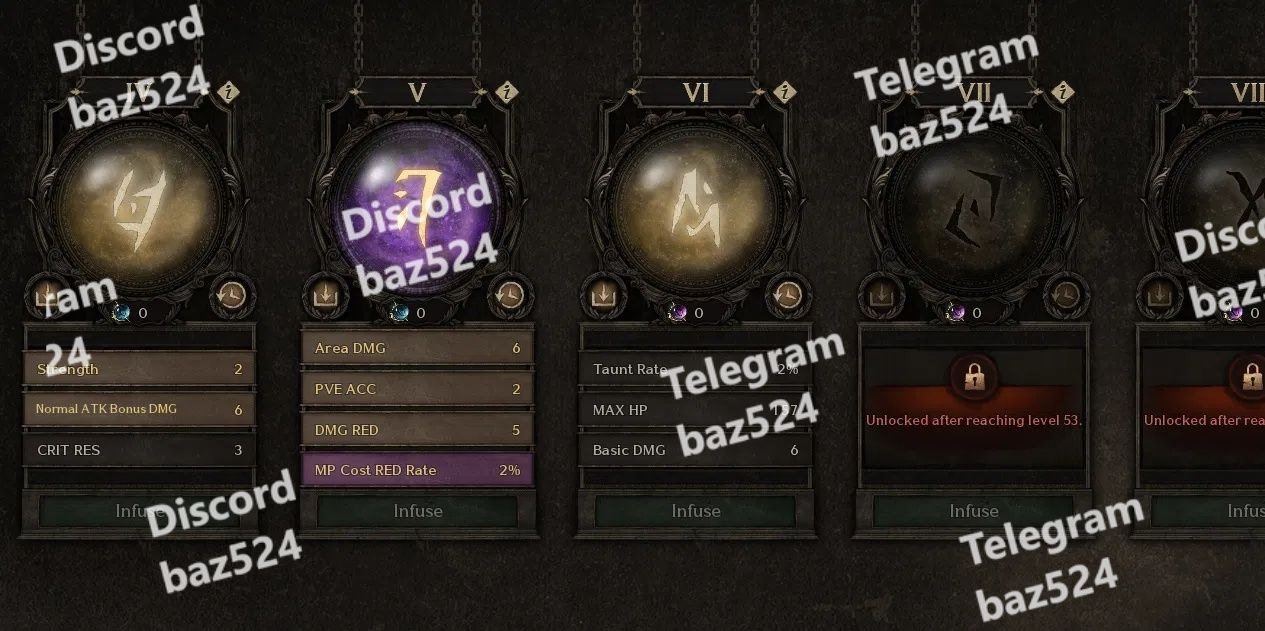Open info for rune VII

pos(1064,93)
